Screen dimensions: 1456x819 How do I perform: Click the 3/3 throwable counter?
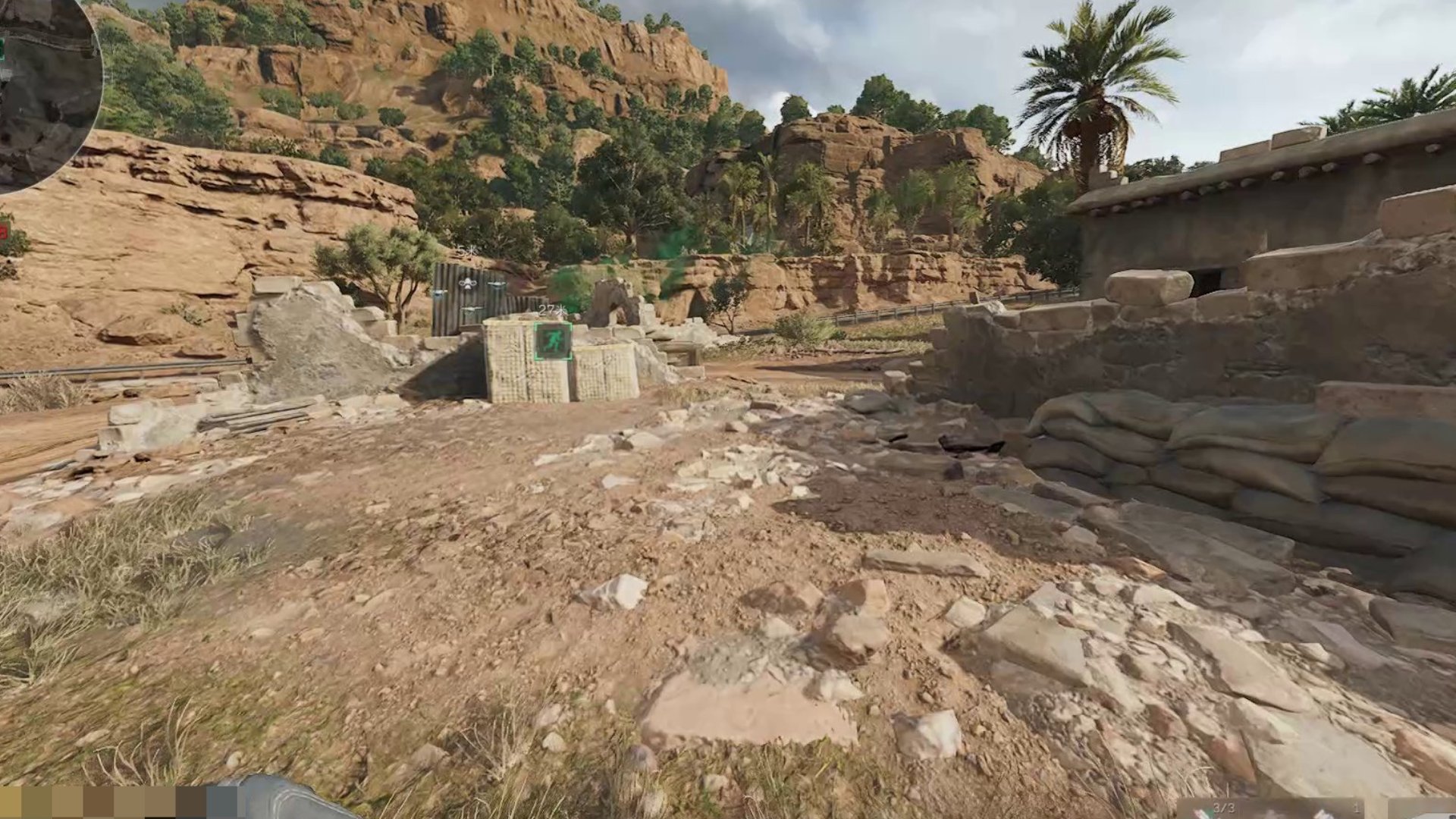coord(1224,808)
